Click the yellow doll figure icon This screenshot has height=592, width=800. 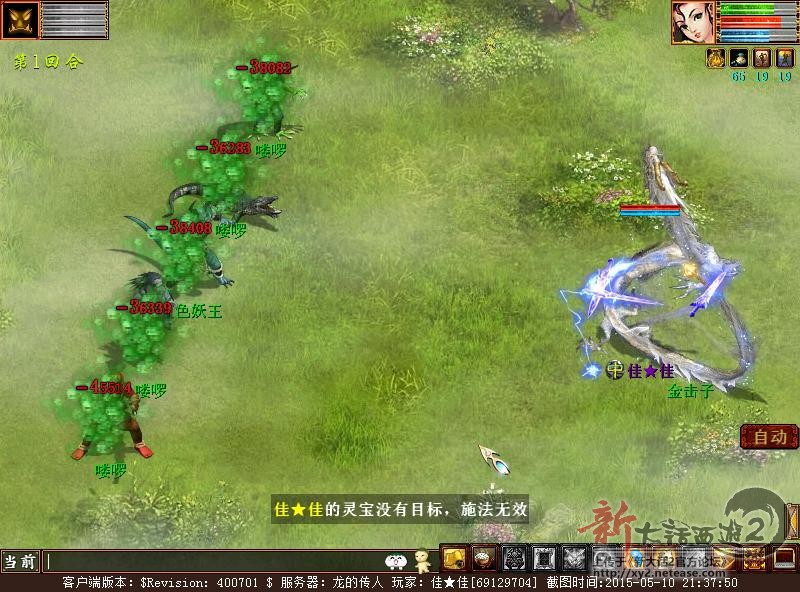423,560
